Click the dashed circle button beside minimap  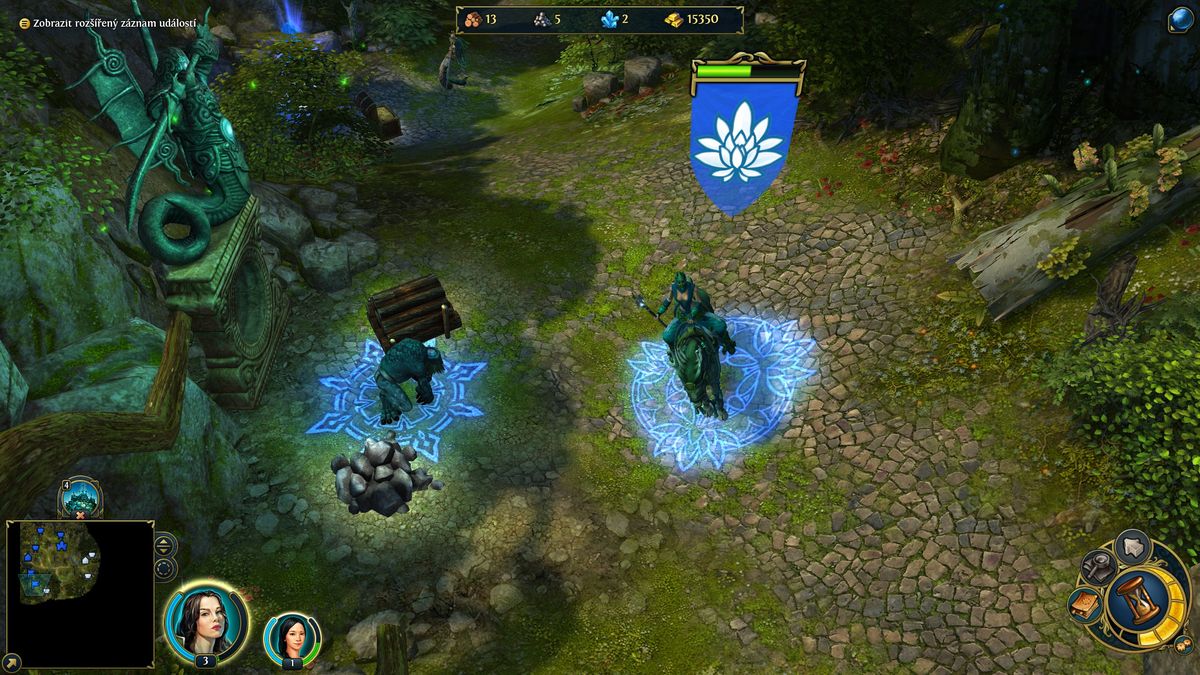click(165, 569)
